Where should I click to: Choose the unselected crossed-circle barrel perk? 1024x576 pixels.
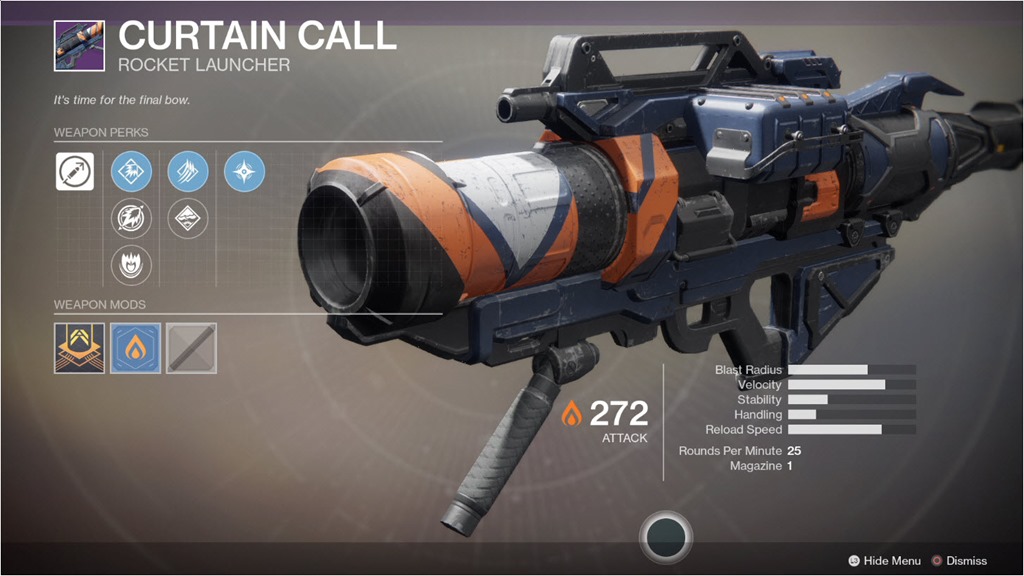[131, 219]
